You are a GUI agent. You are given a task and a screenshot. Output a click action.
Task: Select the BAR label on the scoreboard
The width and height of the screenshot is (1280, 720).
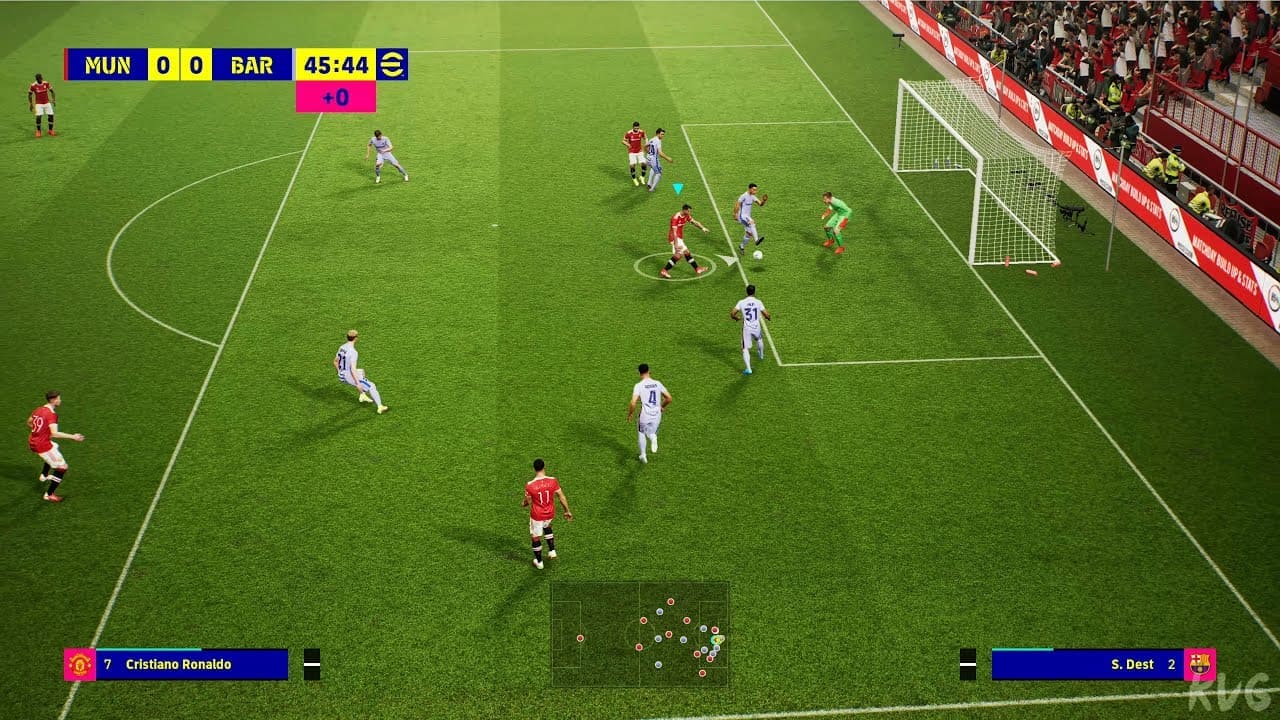click(251, 64)
